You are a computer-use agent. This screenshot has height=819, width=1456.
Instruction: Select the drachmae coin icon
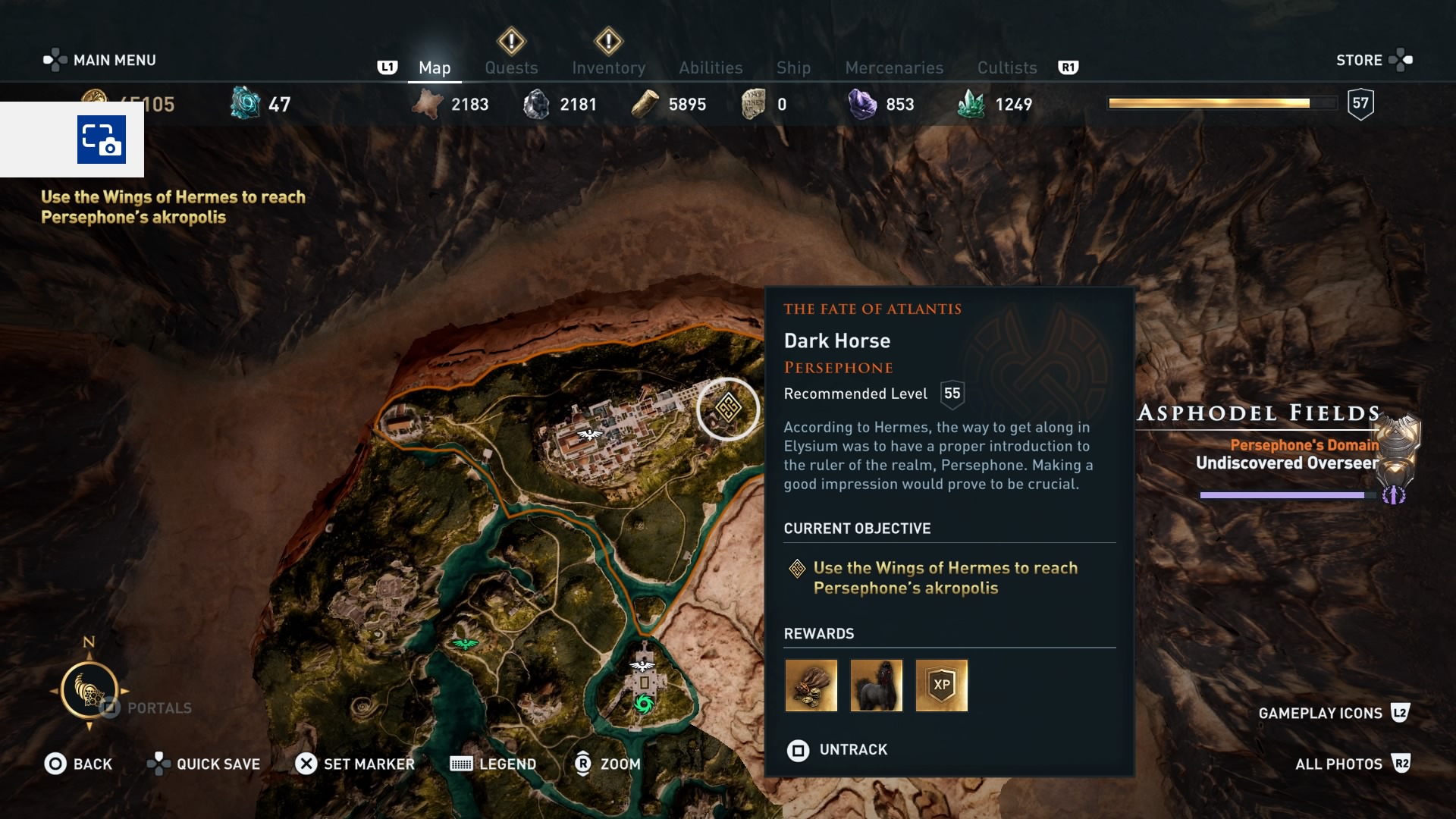click(x=96, y=101)
